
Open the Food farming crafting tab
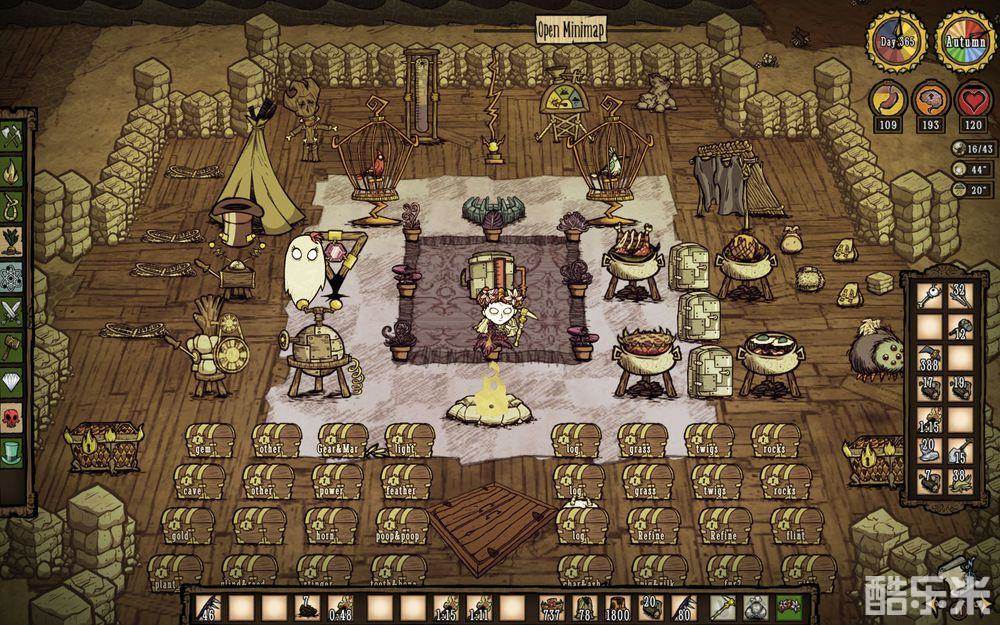click(x=13, y=241)
